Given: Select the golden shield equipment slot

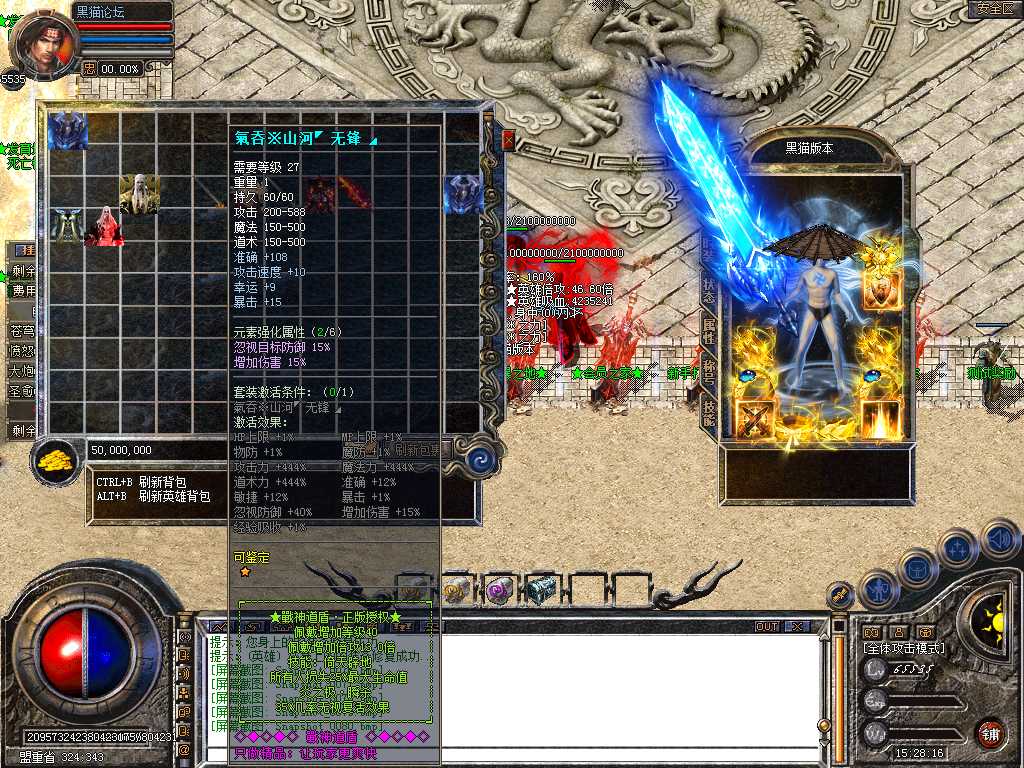Looking at the screenshot, I should pyautogui.click(x=881, y=289).
